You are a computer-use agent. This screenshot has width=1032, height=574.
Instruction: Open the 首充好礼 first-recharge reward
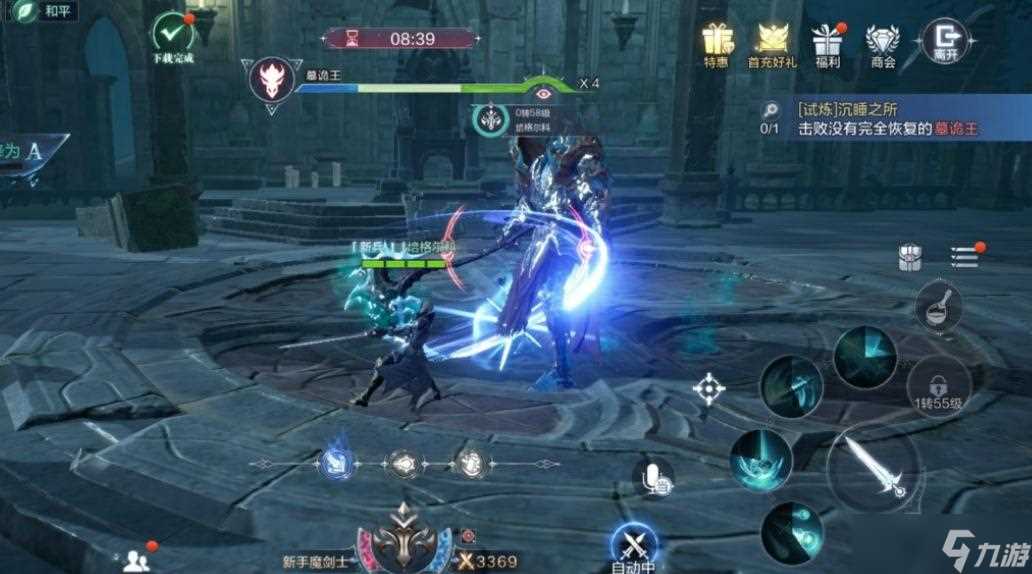click(x=770, y=41)
